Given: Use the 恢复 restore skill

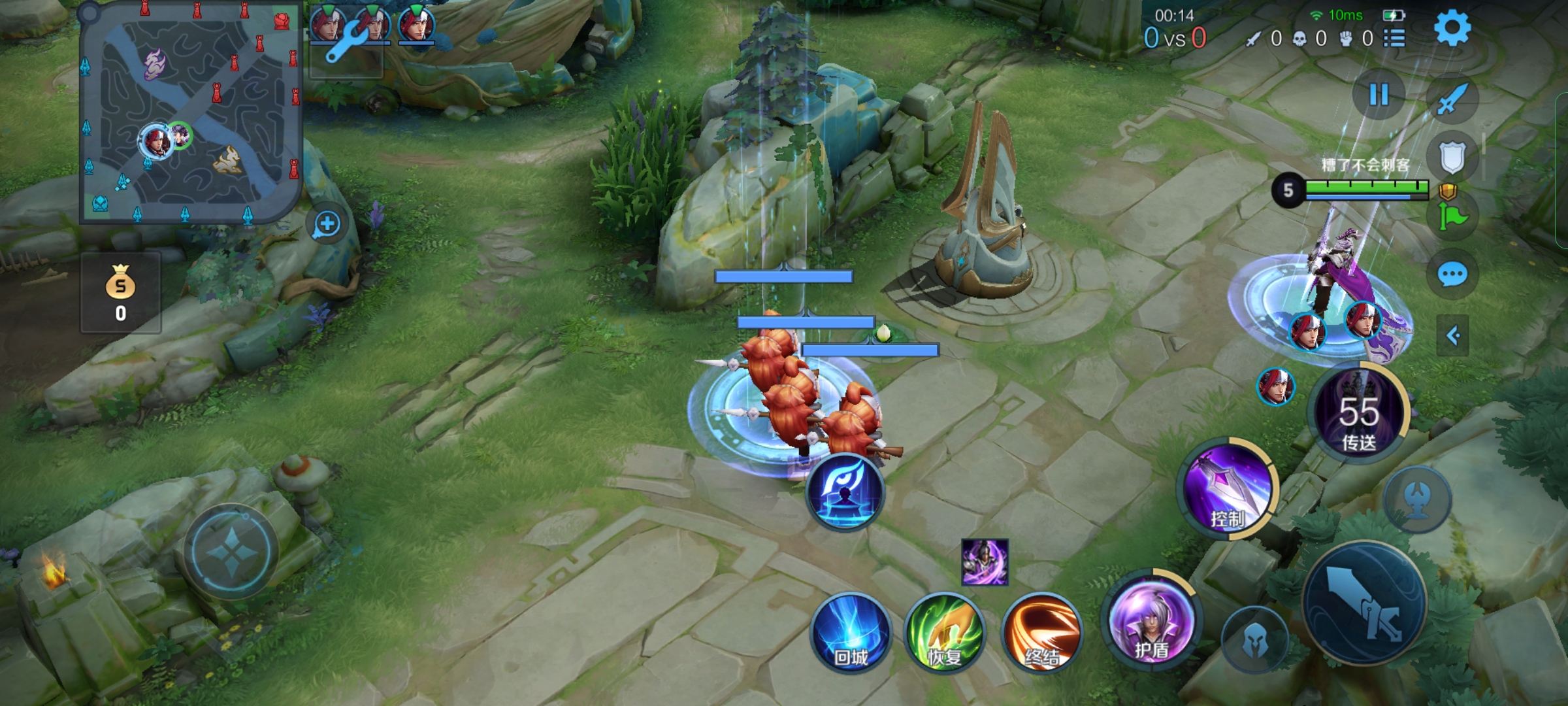Looking at the screenshot, I should (944, 633).
